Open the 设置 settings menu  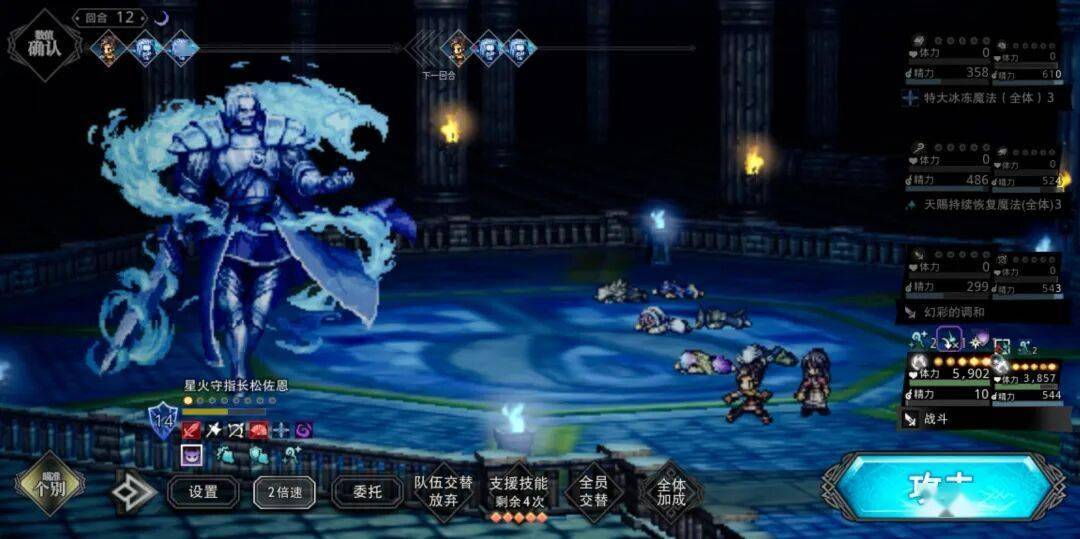tap(203, 492)
